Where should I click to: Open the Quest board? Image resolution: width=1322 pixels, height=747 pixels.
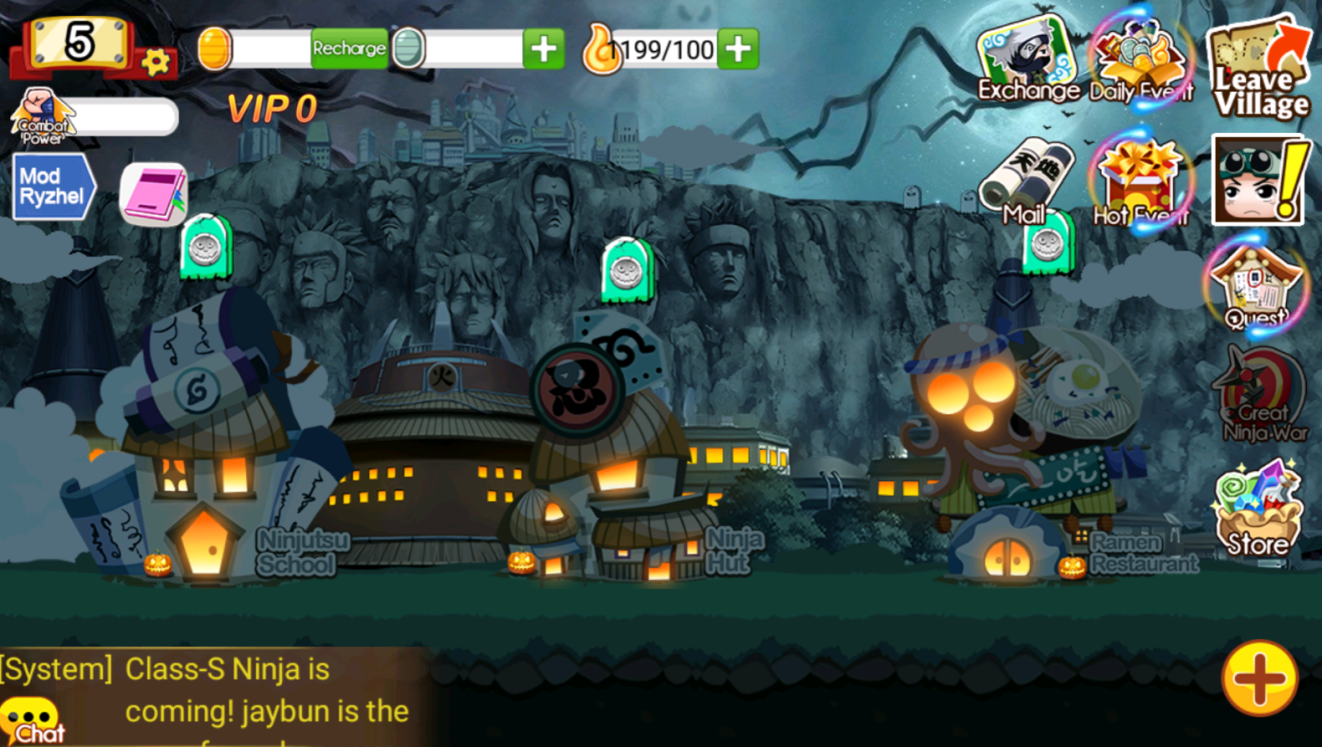[1257, 284]
